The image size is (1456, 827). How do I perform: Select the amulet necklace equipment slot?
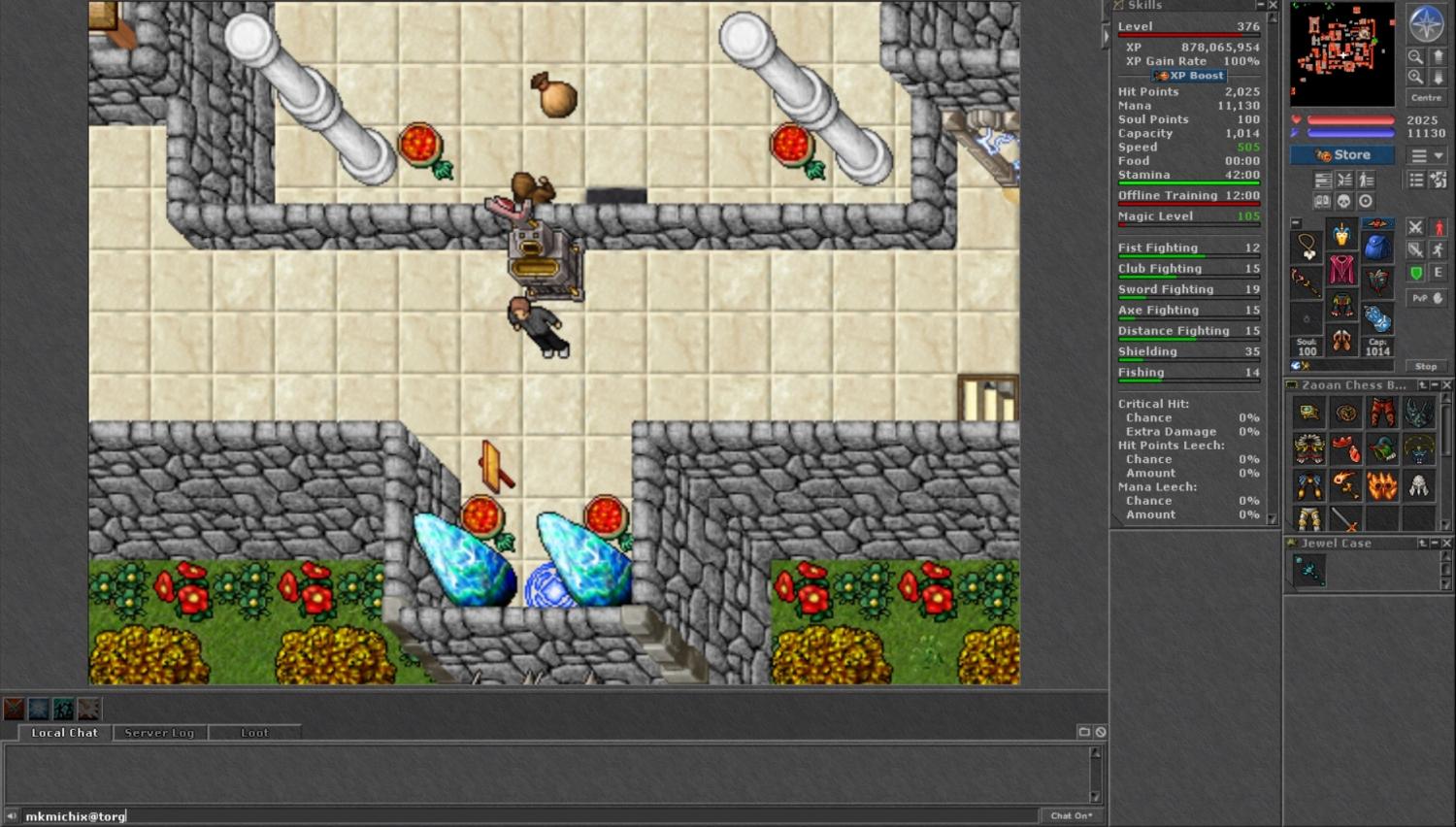[x=1307, y=248]
